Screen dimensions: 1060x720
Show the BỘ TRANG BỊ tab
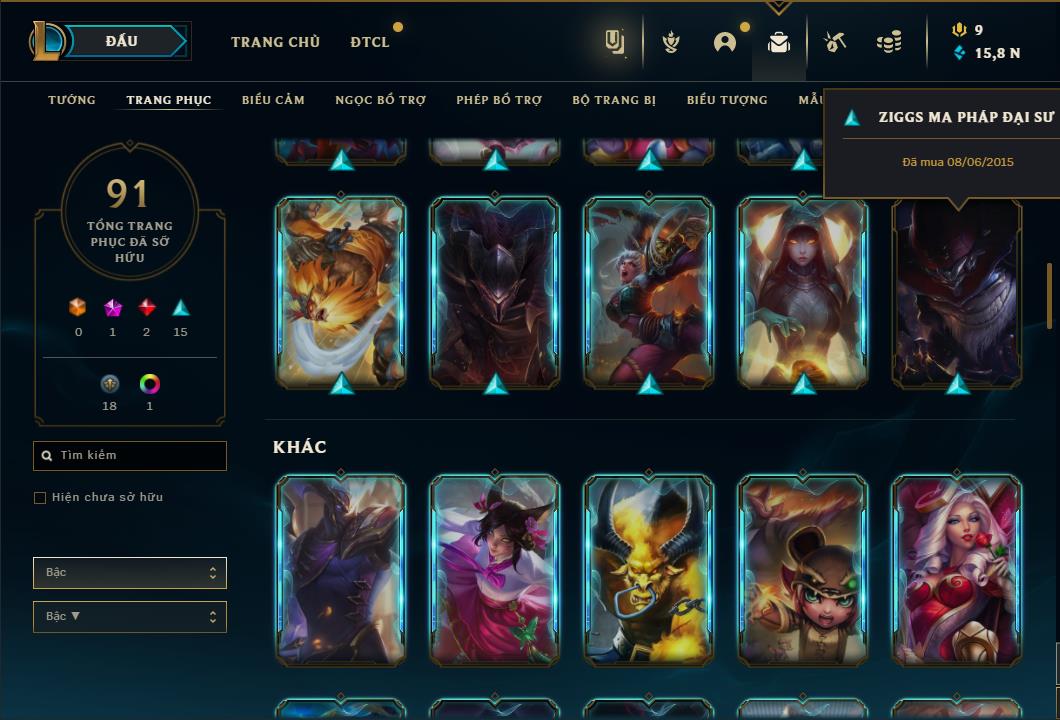(x=614, y=100)
